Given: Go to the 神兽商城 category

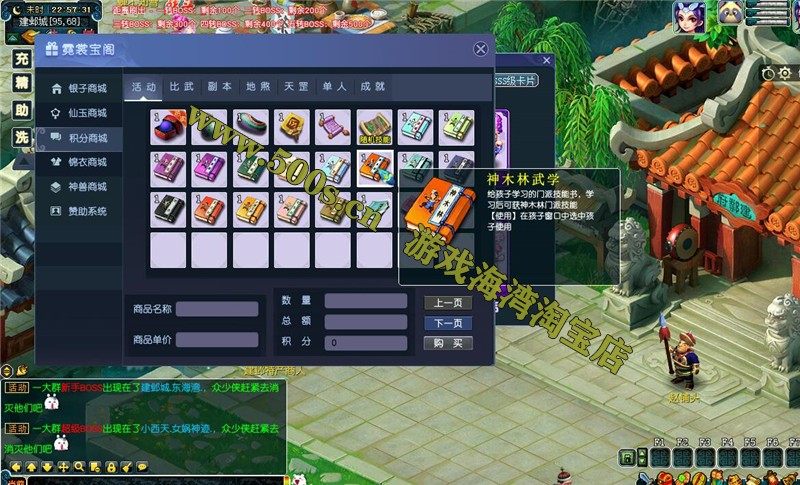Looking at the screenshot, I should click(86, 187).
